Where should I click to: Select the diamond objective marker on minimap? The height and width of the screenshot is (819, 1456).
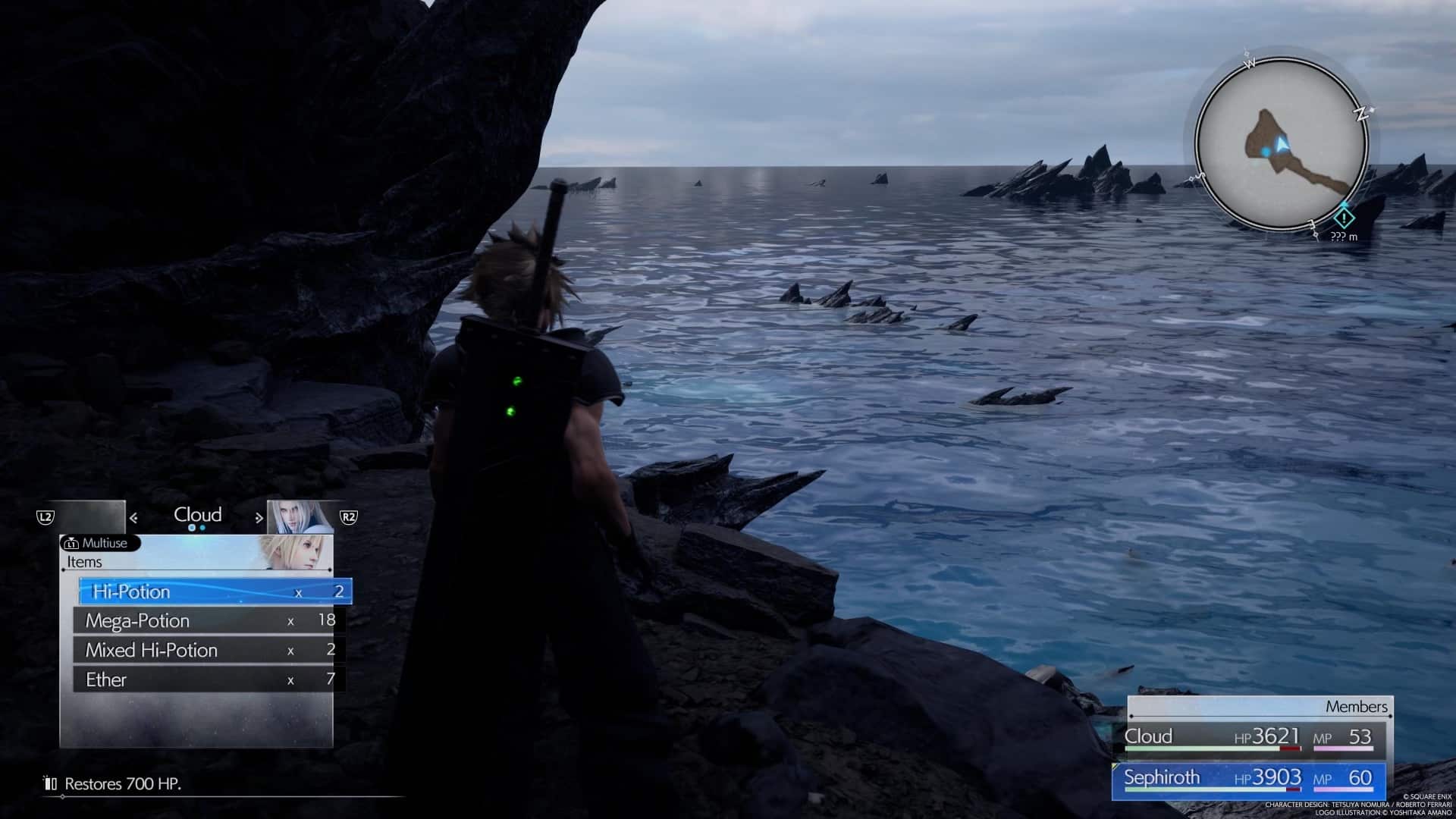tap(1344, 218)
